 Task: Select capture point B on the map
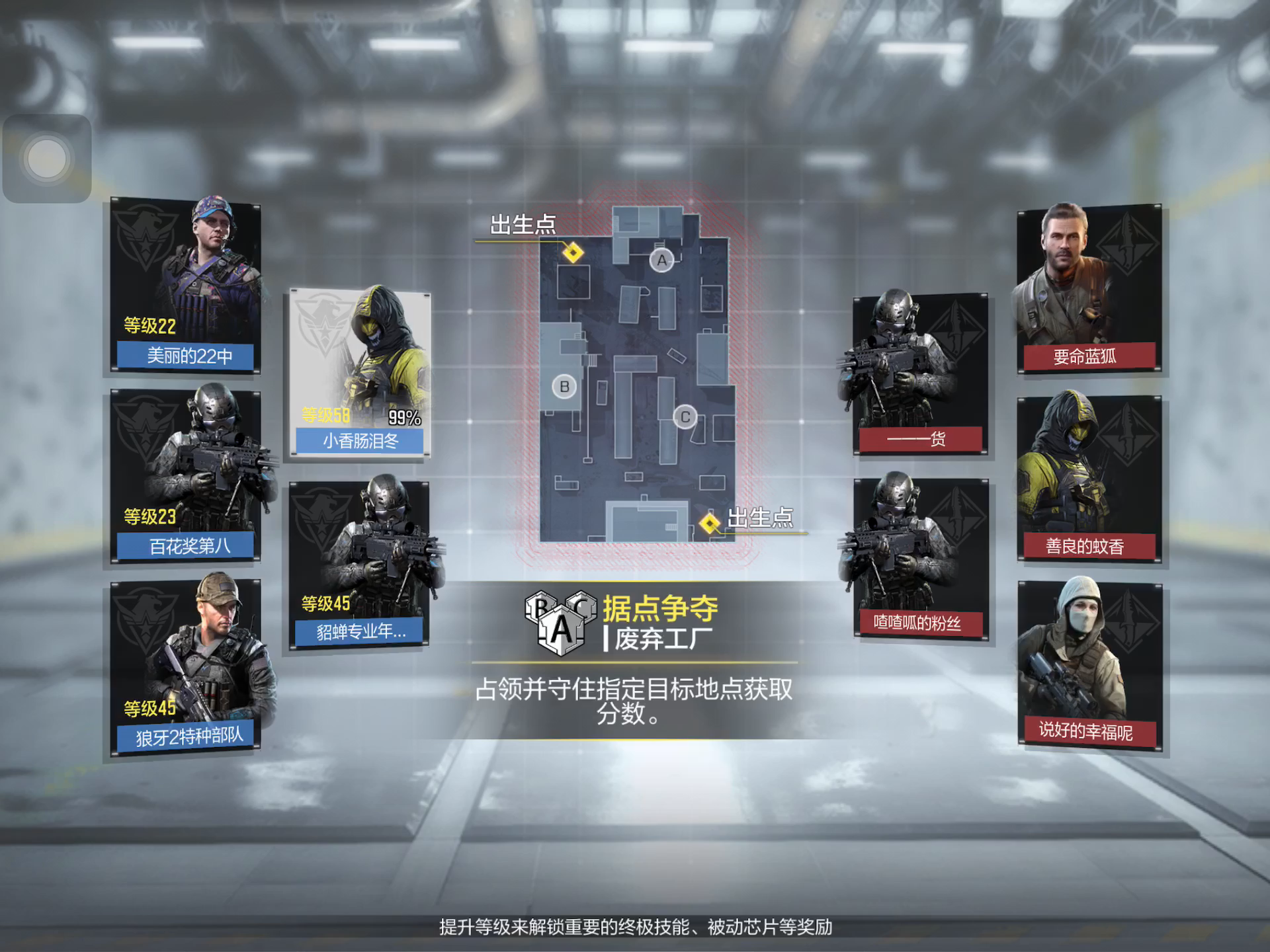[564, 387]
